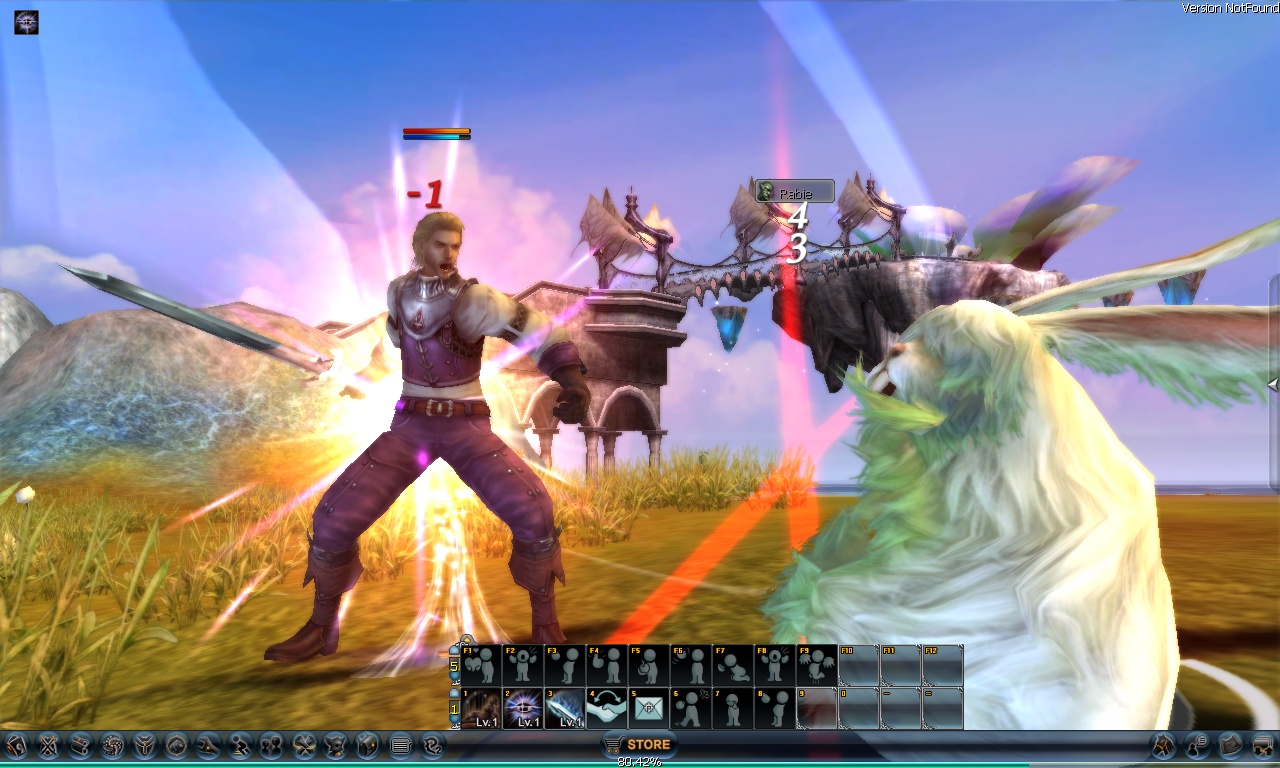Click the experience bar showing 80.42%
The height and width of the screenshot is (768, 1280).
click(640, 761)
